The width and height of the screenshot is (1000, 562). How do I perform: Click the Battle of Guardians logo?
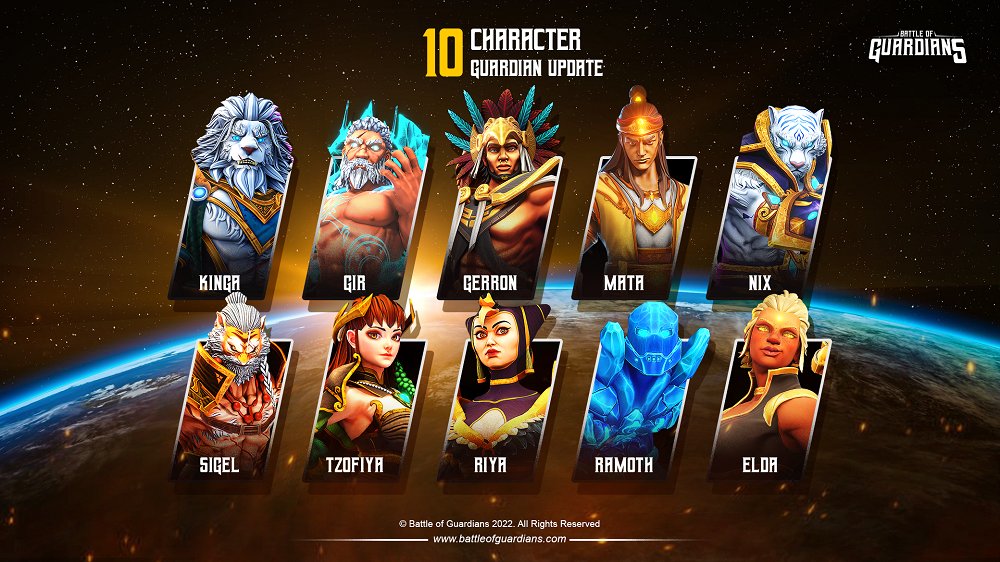pos(917,47)
